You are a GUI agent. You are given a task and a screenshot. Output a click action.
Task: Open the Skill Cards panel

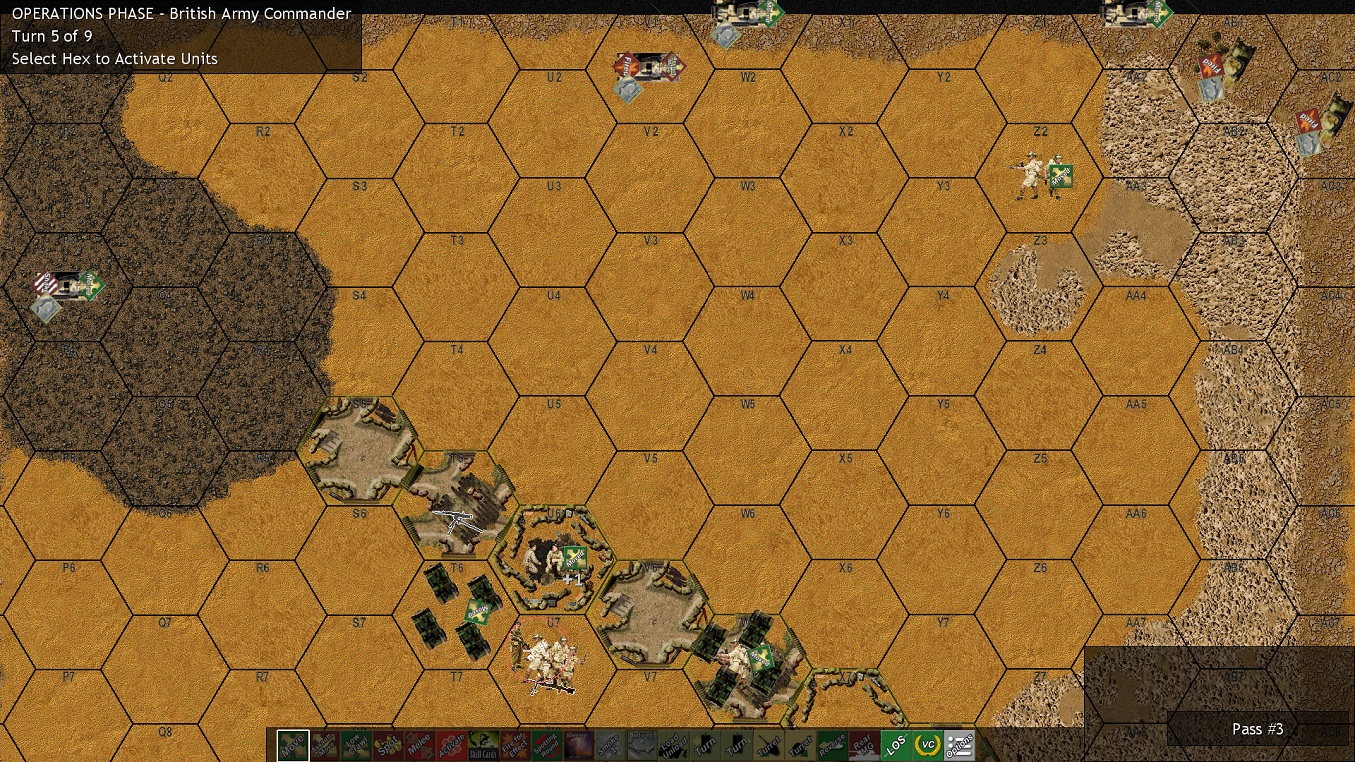tap(482, 744)
